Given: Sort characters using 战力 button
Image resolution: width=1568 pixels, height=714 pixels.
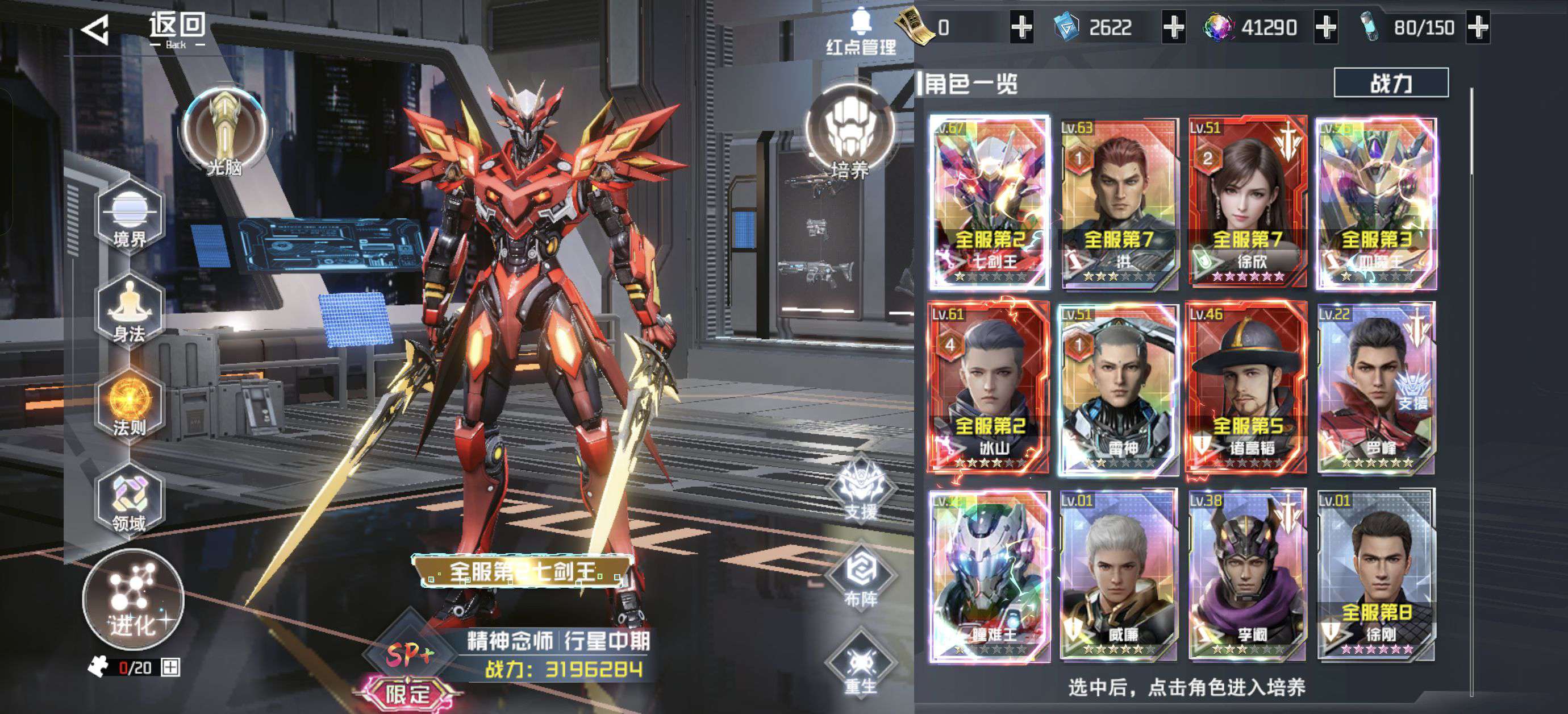Looking at the screenshot, I should coord(1390,83).
